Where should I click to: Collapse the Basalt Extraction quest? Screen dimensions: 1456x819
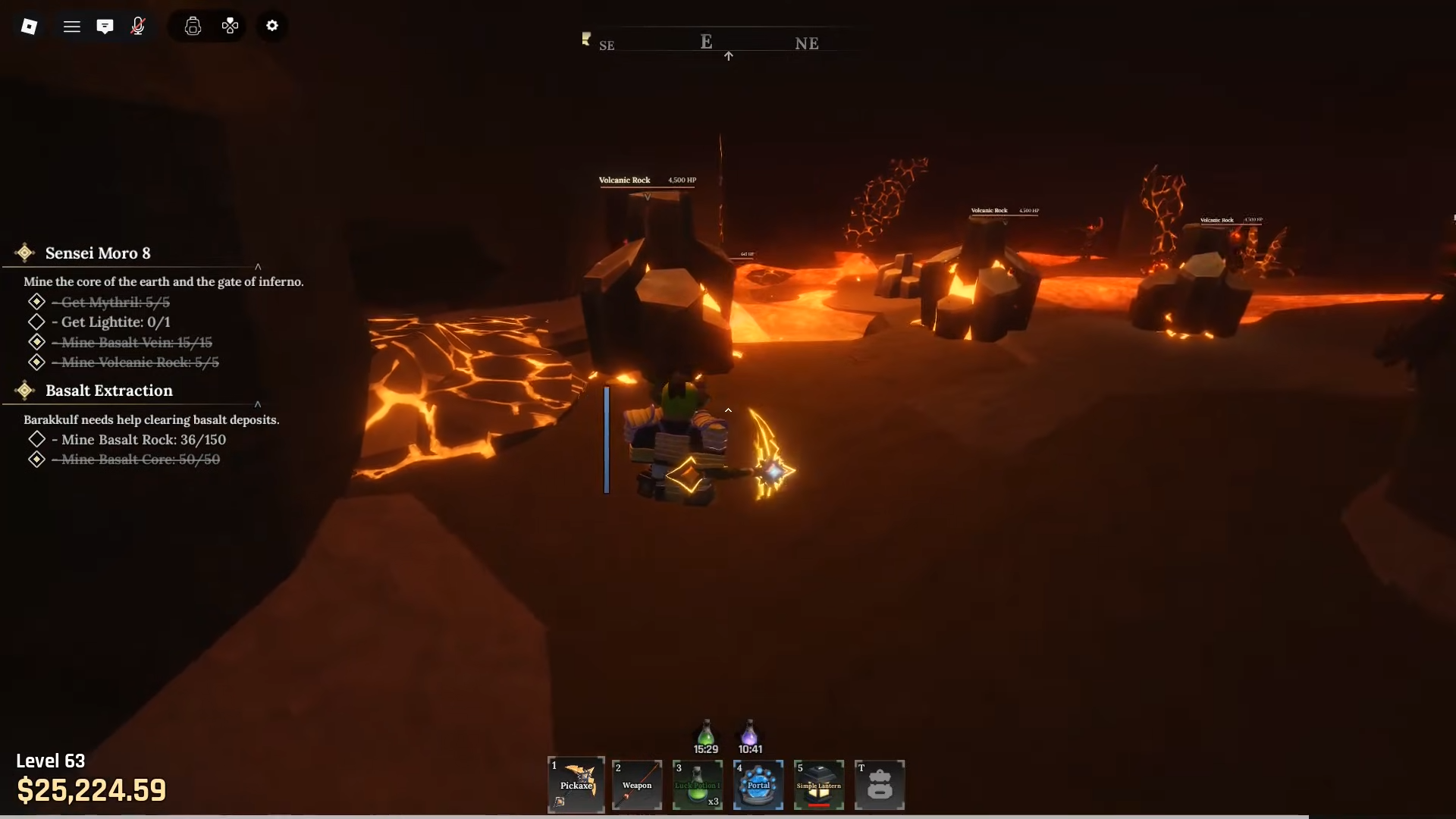click(x=258, y=404)
